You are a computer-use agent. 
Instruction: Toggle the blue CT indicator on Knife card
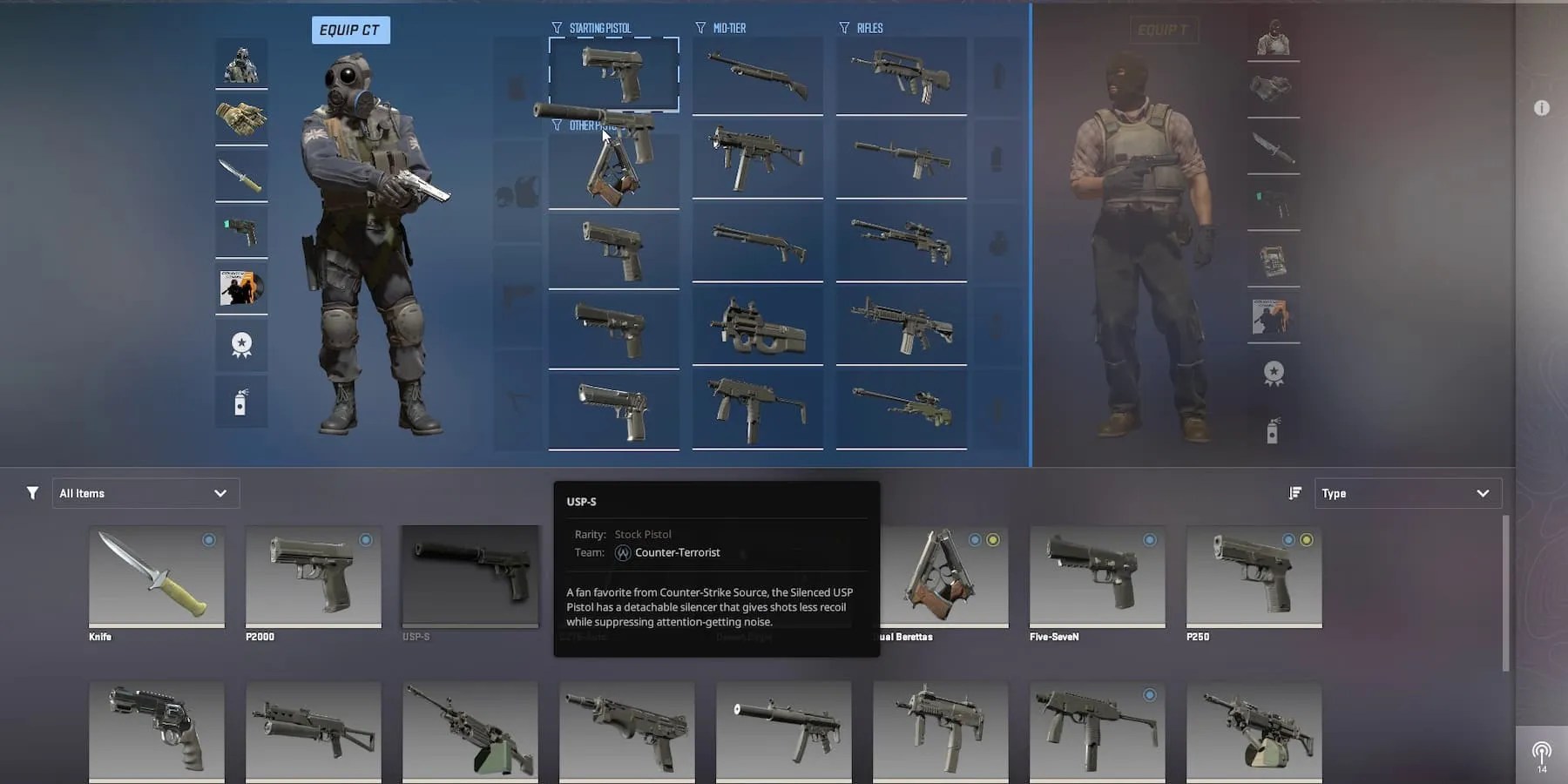point(208,540)
